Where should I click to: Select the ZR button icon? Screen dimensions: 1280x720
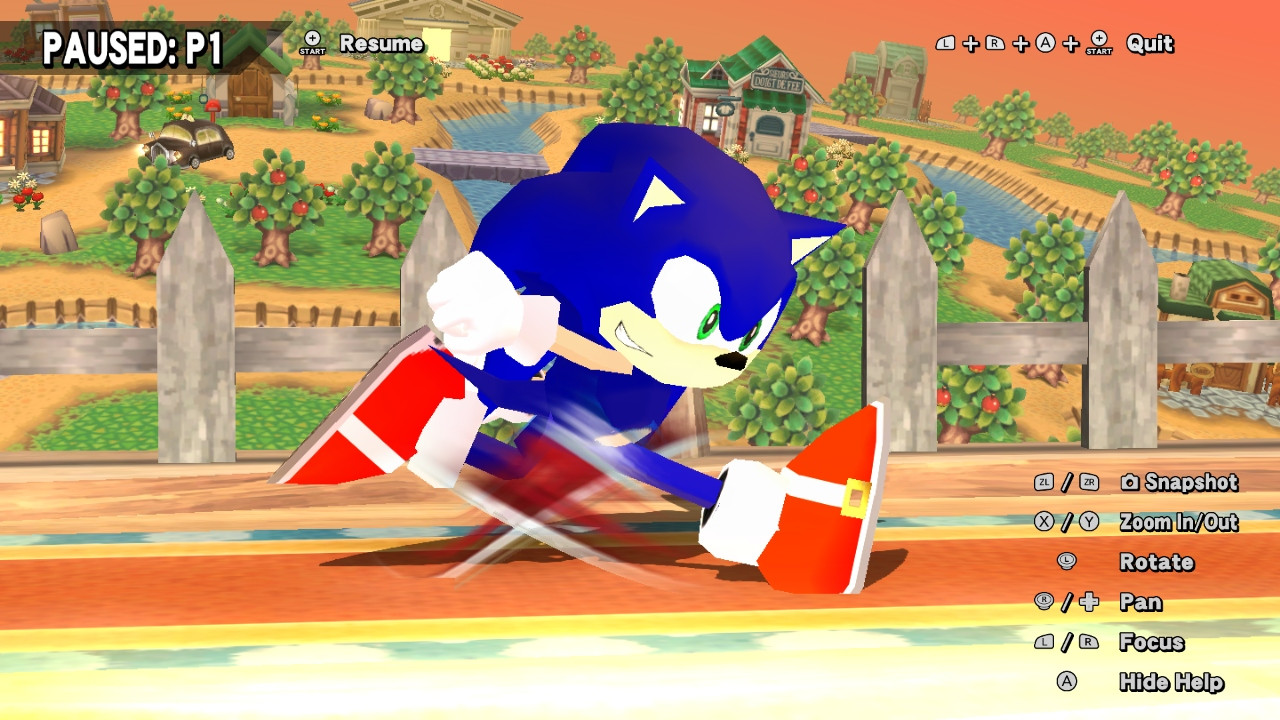(x=1087, y=482)
